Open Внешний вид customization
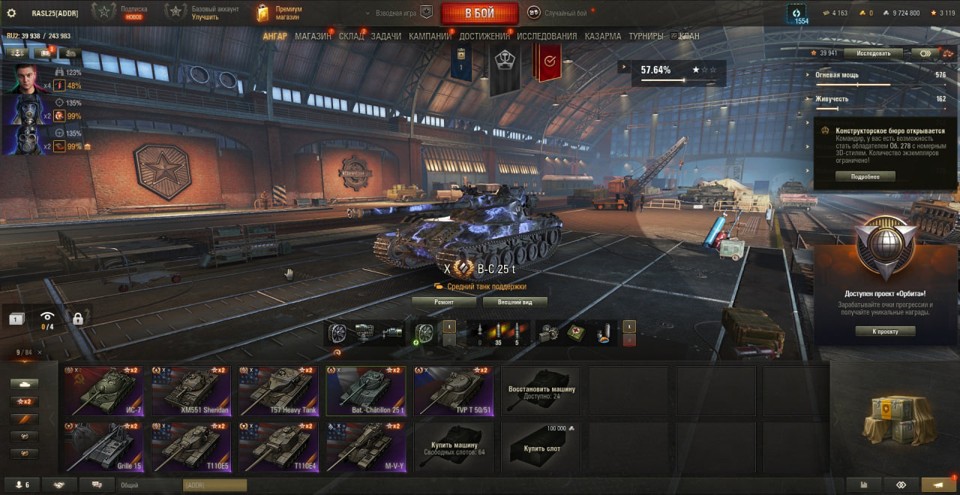 pos(514,301)
